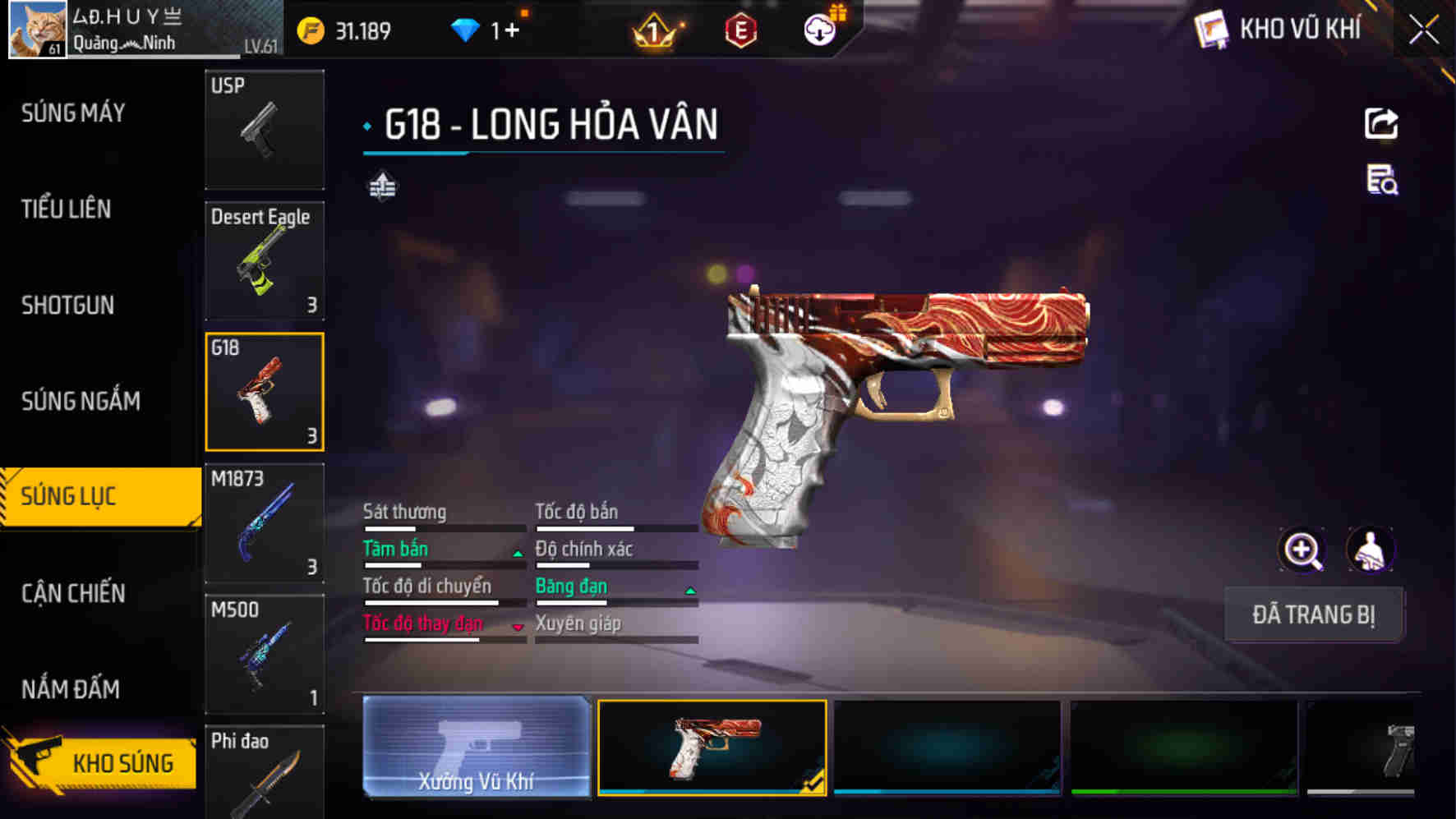Screen dimensions: 1456x819
Task: Select the M500 pistol from the list
Action: [265, 654]
